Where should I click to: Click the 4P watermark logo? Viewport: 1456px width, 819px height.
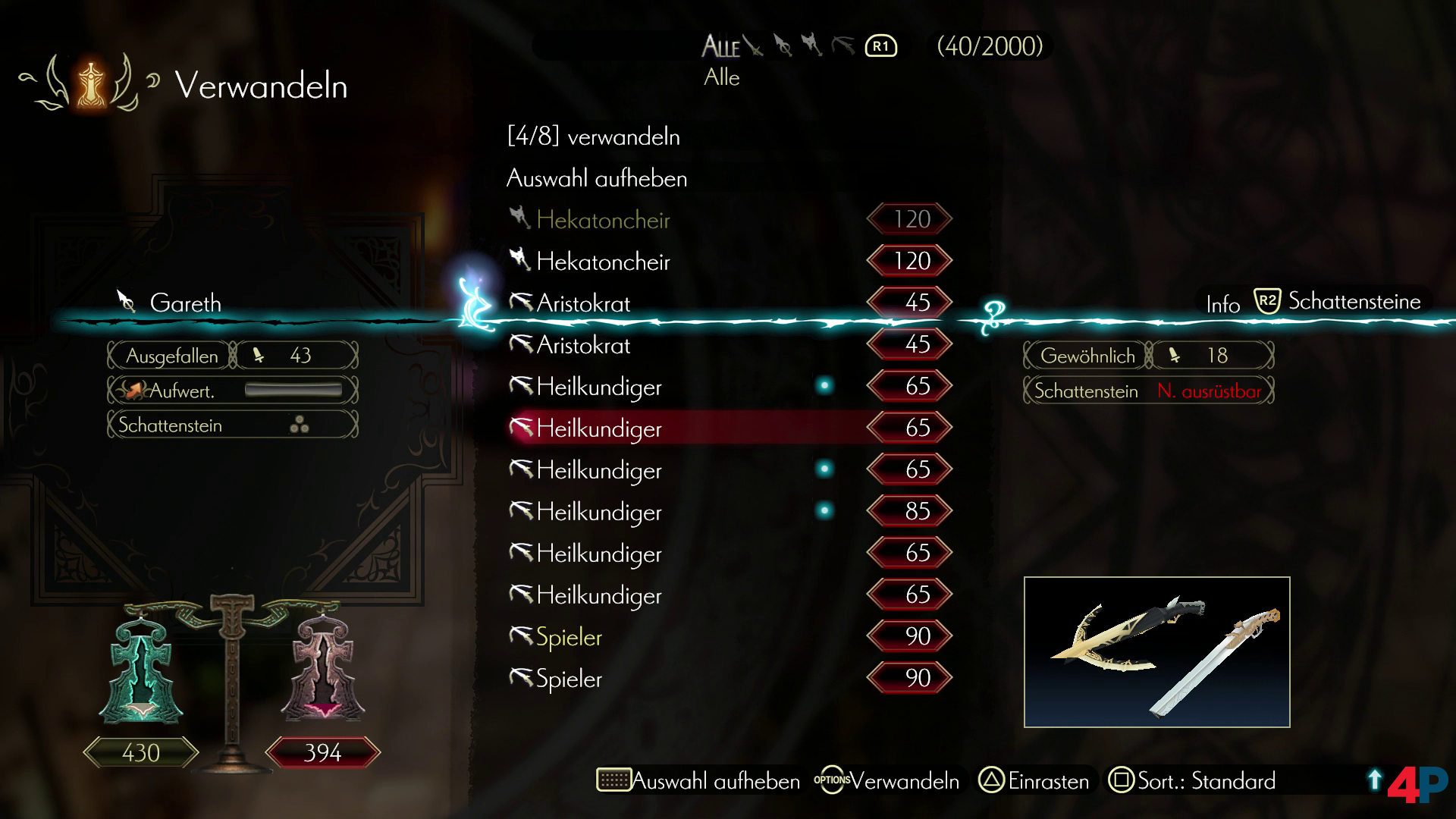(1417, 785)
